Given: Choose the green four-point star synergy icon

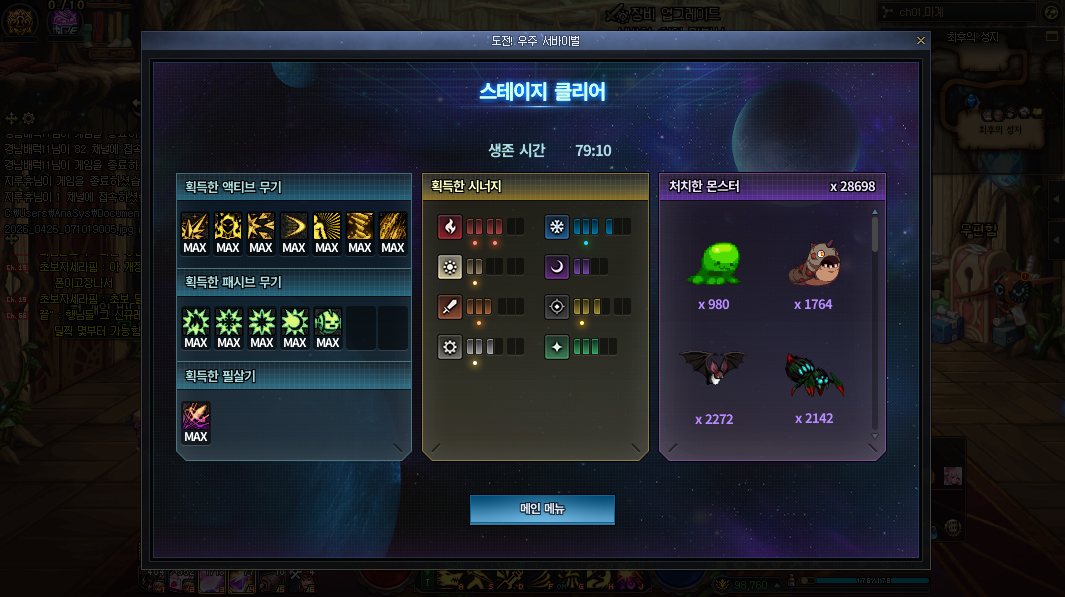Looking at the screenshot, I should click(557, 347).
